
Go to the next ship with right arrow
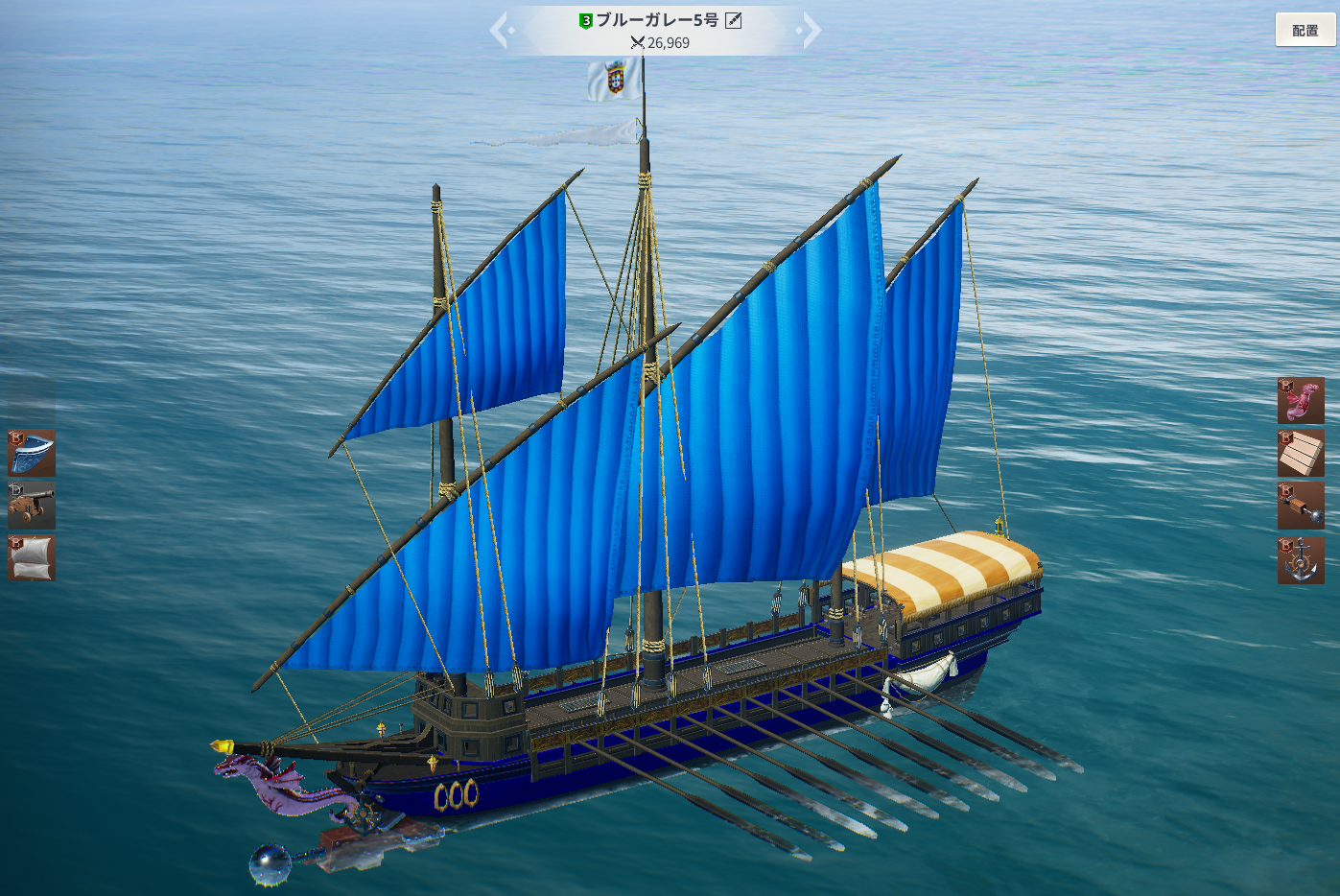coord(811,31)
